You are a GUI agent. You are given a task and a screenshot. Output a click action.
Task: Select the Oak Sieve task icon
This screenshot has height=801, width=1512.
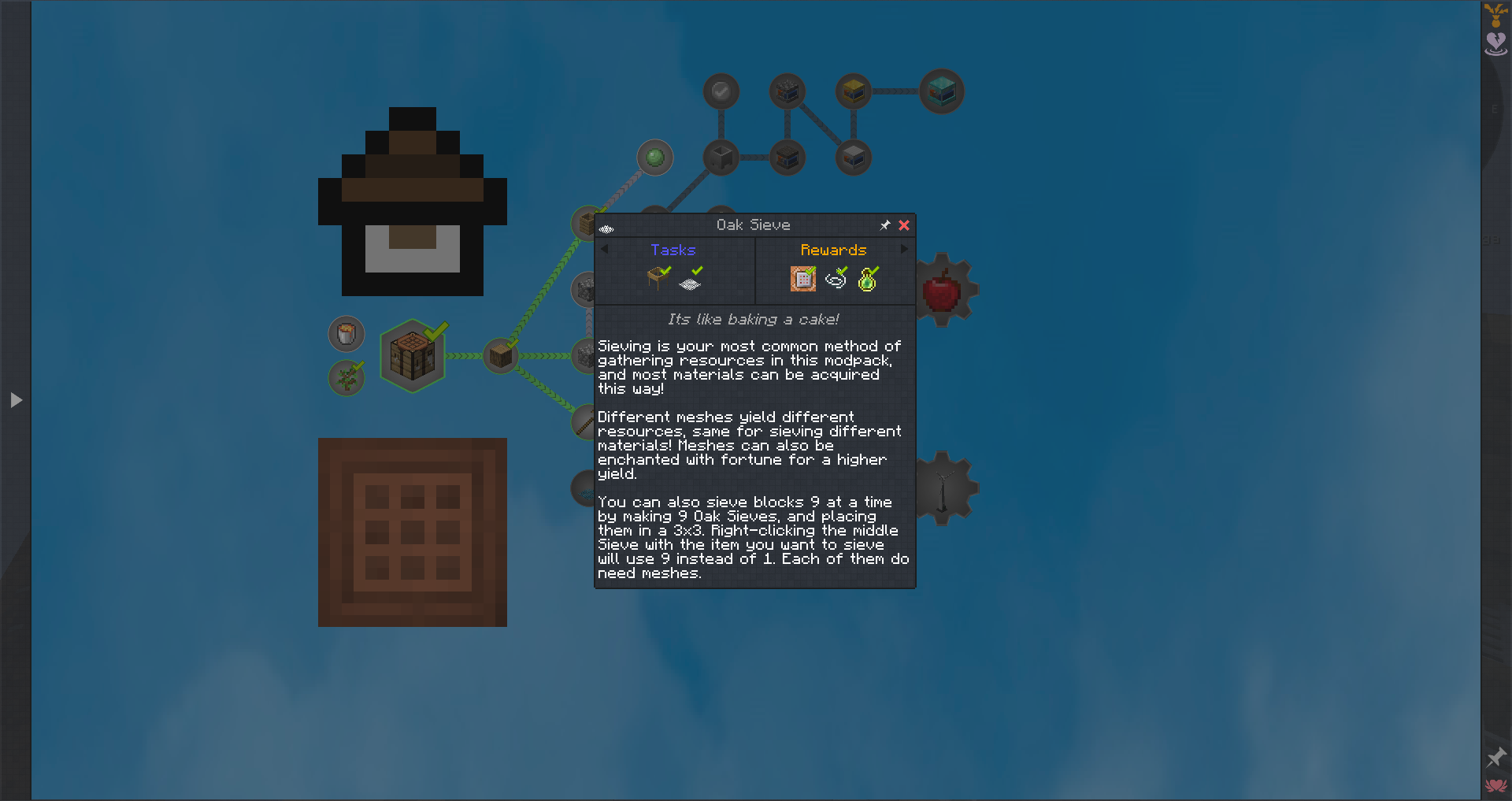click(x=658, y=276)
